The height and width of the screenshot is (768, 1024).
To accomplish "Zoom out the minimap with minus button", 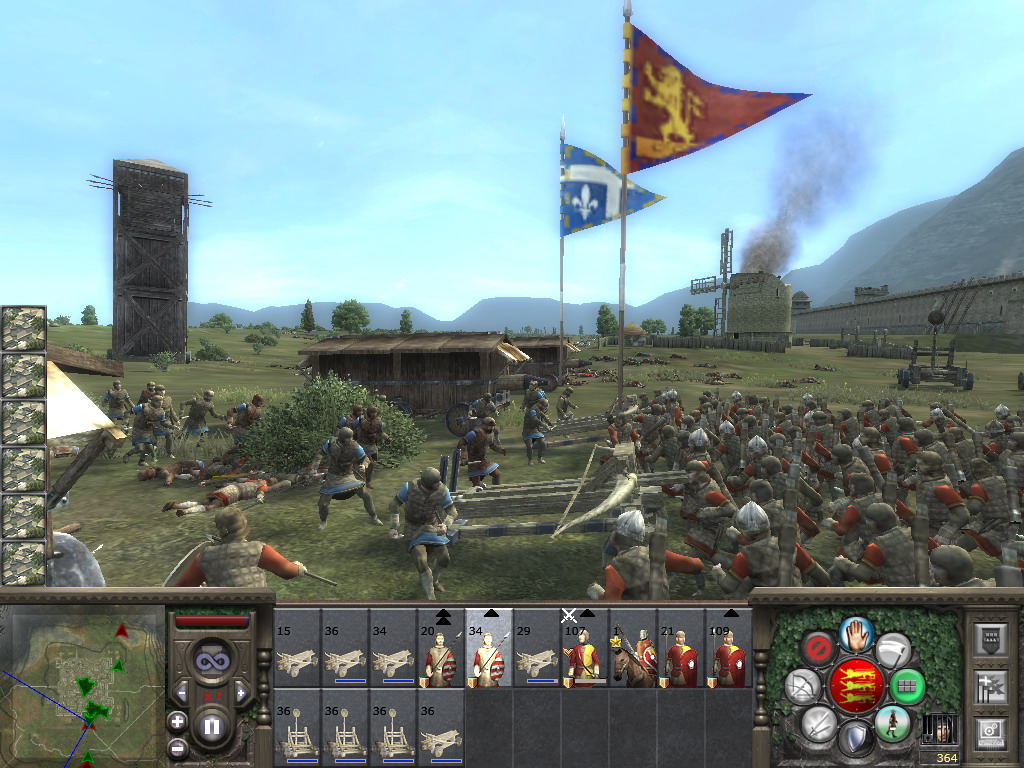I will click(x=177, y=747).
